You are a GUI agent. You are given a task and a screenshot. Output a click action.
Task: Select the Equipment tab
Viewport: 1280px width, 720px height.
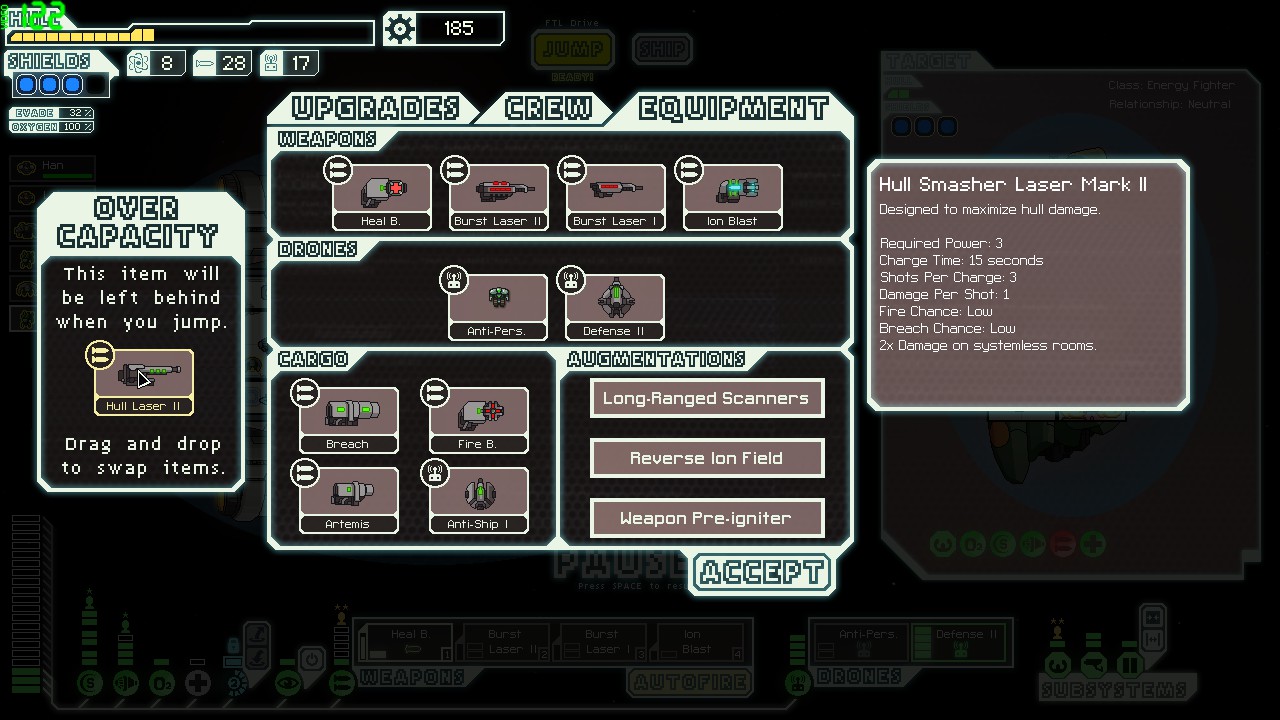(733, 108)
